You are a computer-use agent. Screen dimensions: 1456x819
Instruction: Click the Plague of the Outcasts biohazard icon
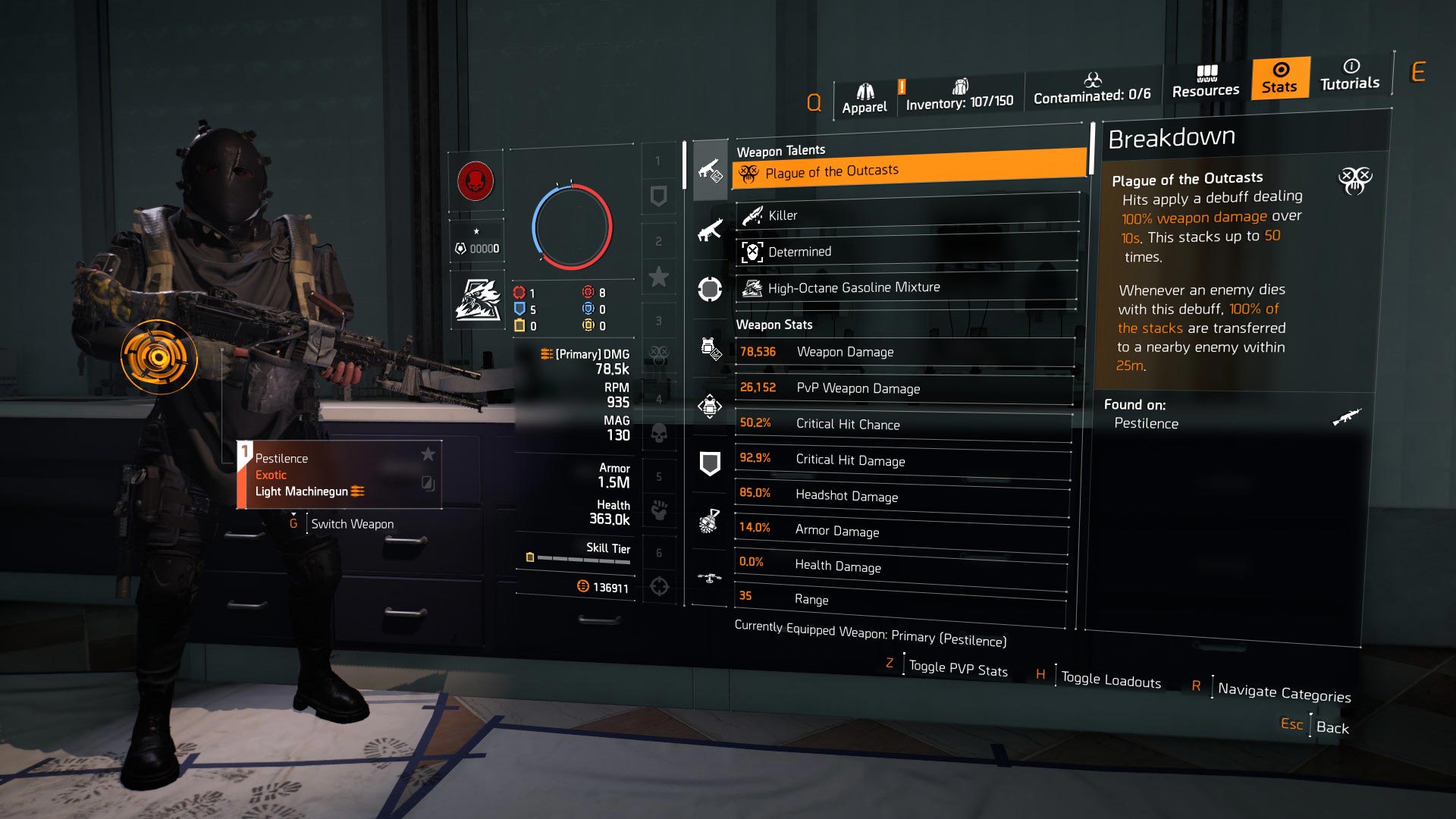(749, 171)
